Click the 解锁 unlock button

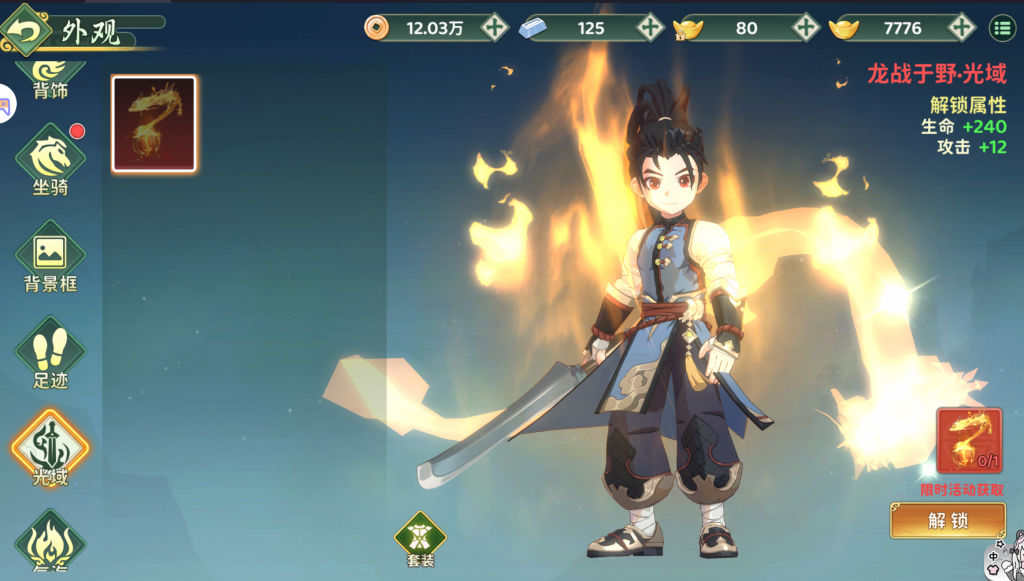tap(947, 520)
